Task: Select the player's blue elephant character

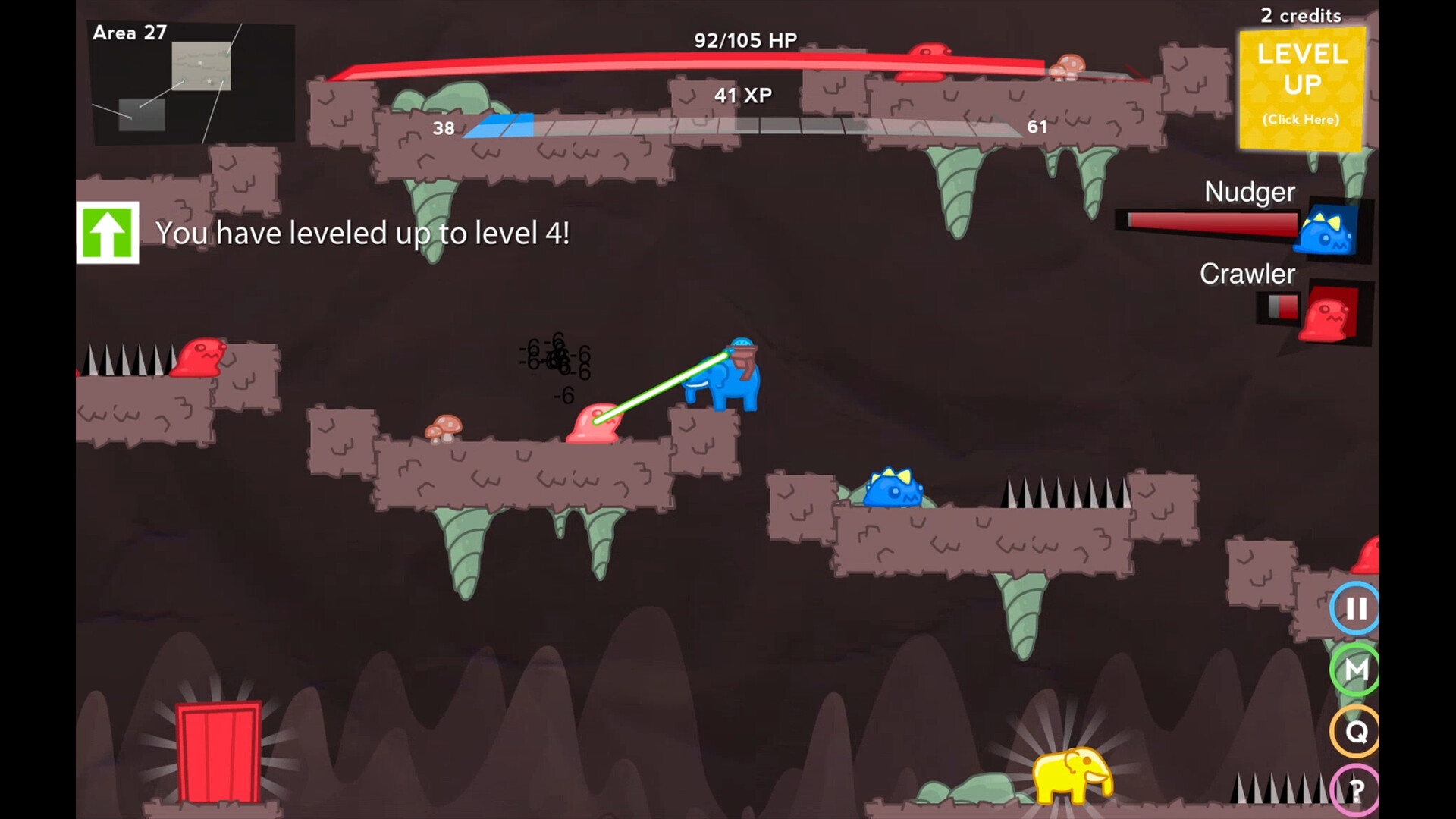Action: 728,383
